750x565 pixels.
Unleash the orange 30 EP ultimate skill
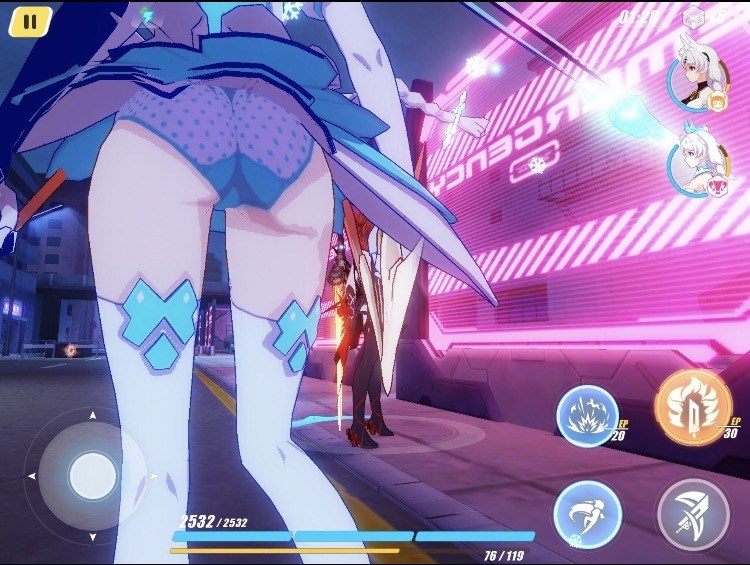tap(692, 405)
